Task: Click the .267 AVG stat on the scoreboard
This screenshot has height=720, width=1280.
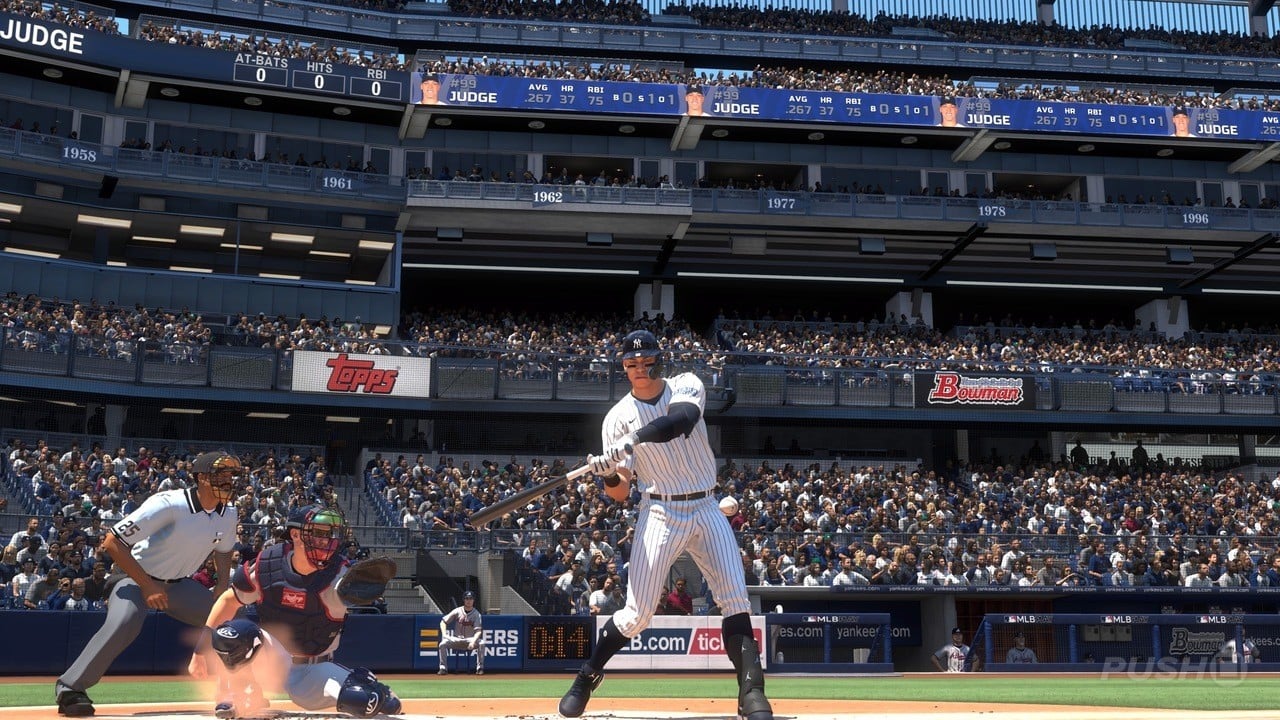Action: point(538,97)
